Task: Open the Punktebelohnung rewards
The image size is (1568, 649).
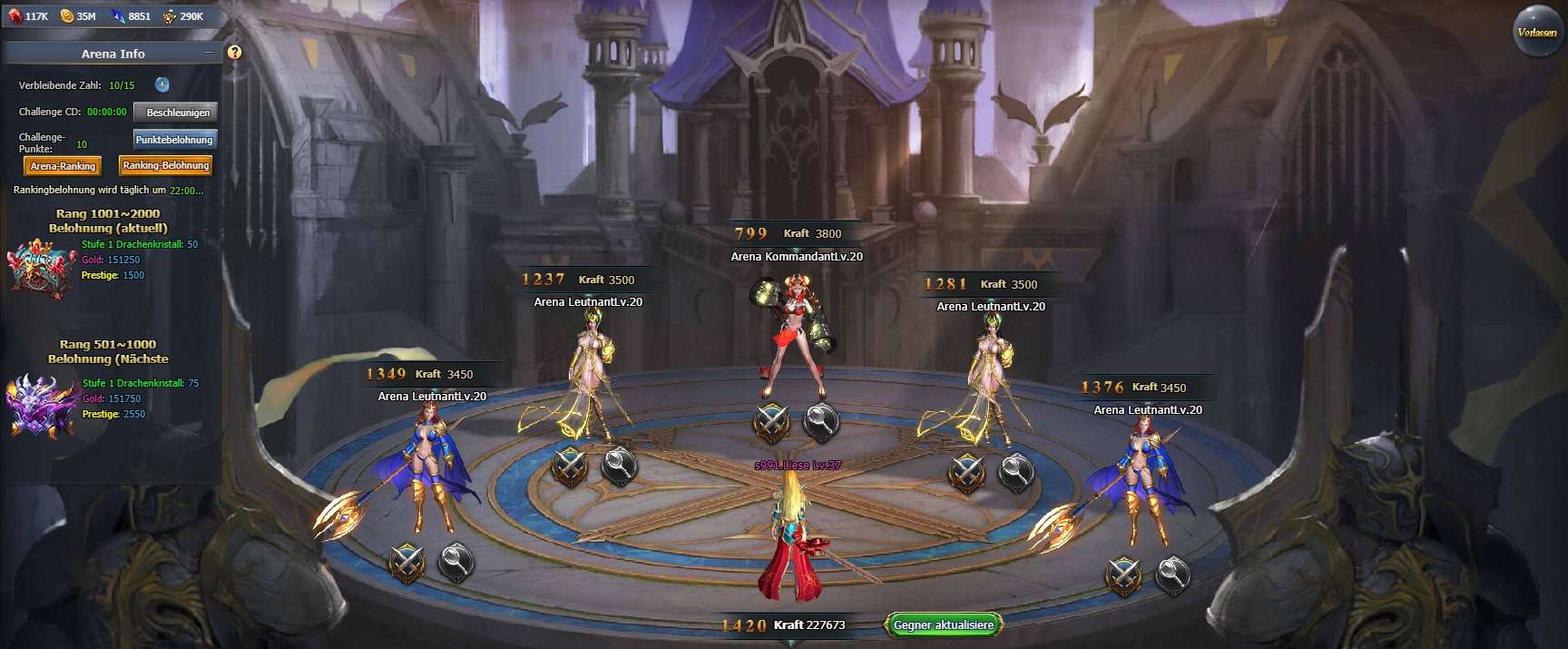Action: [174, 140]
